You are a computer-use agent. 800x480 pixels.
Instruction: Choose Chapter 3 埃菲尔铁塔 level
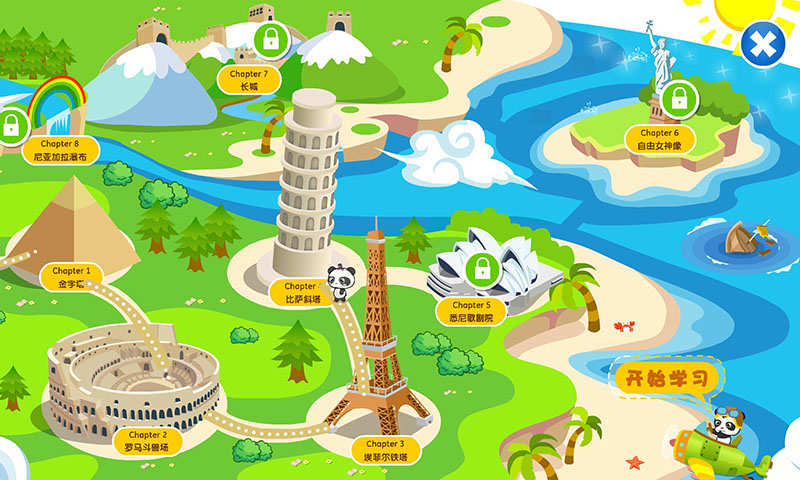(385, 450)
